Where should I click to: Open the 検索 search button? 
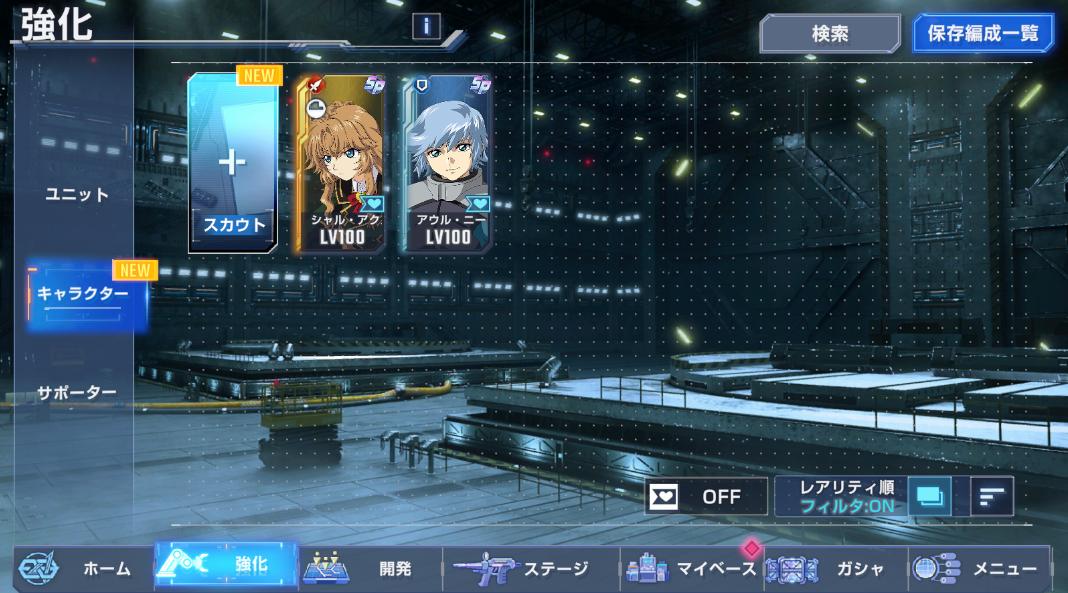829,34
